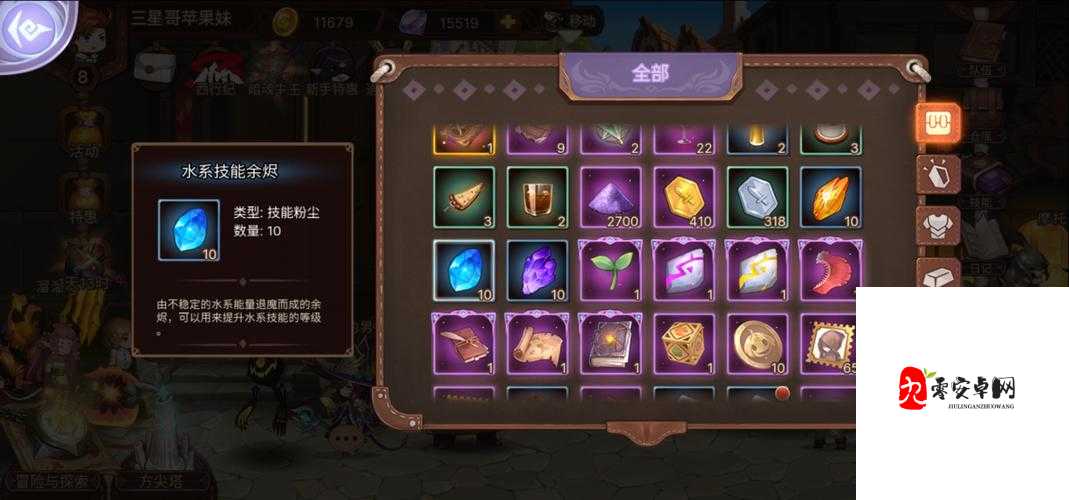Select the rolled parchment scroll item

pyautogui.click(x=537, y=343)
